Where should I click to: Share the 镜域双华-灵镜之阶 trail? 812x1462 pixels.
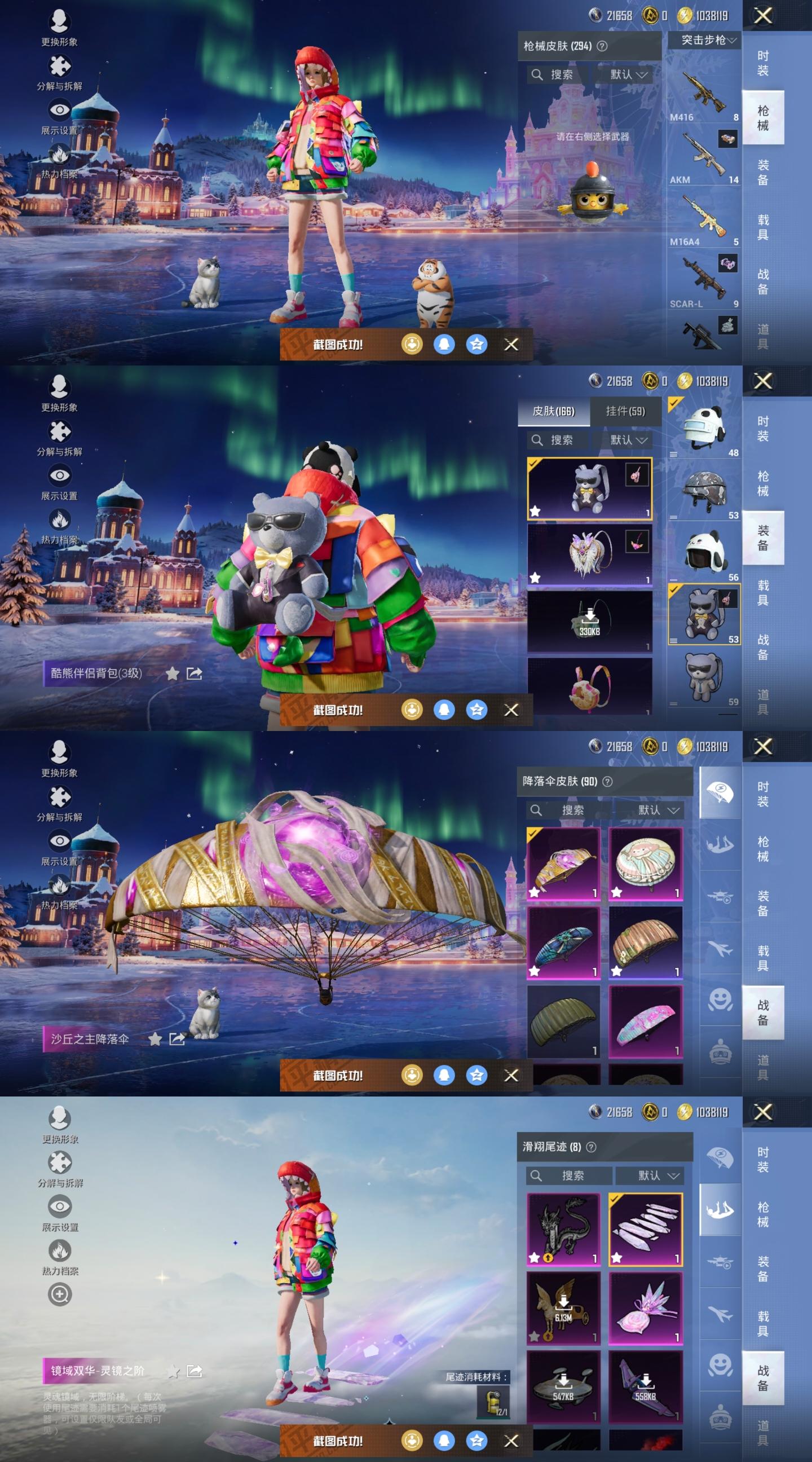pos(195,1371)
